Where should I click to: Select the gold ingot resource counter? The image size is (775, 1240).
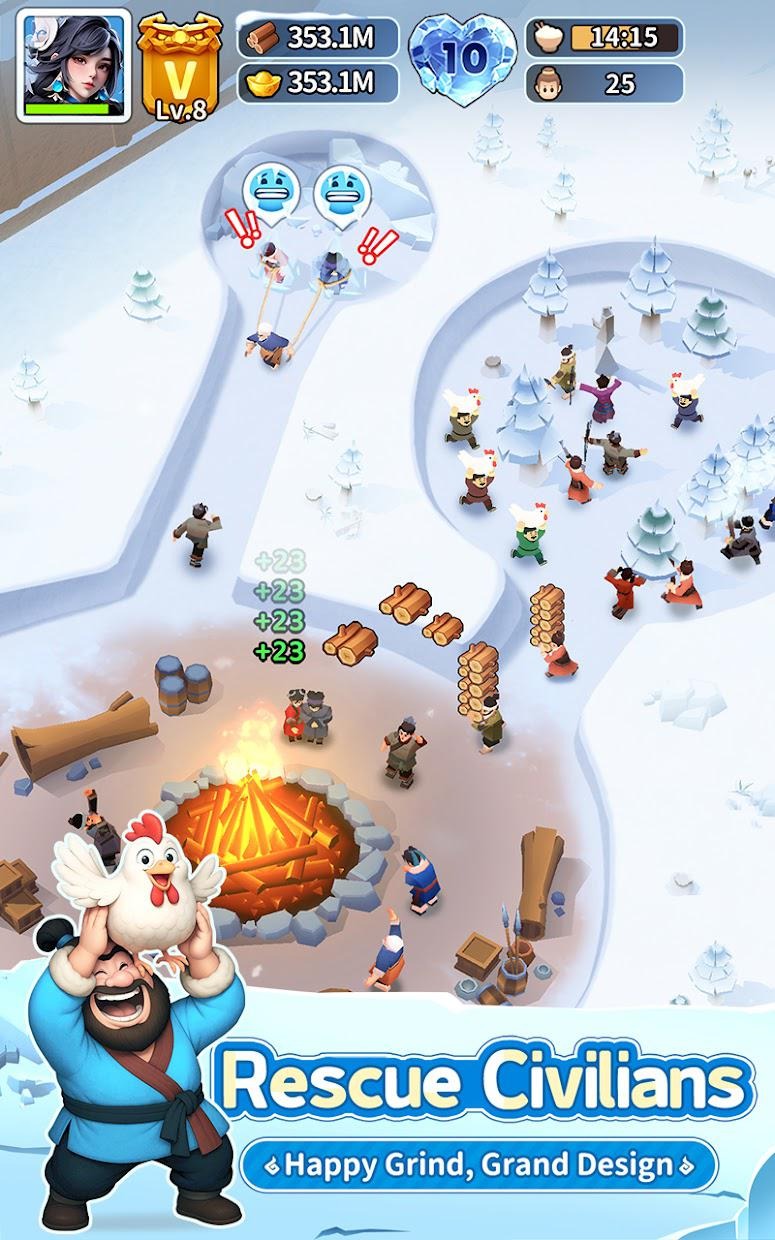(317, 83)
